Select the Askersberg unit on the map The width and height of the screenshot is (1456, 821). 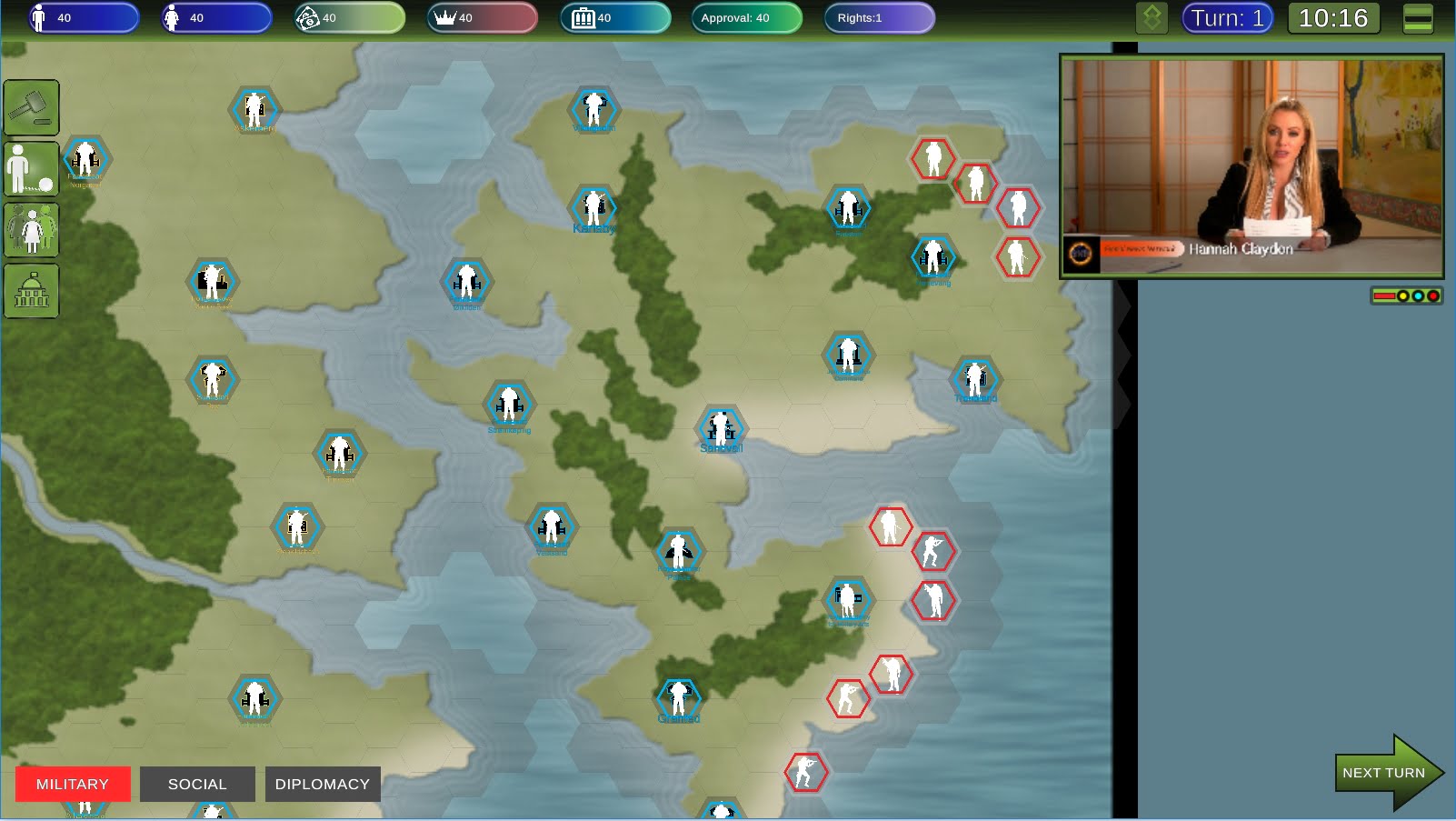point(254,109)
